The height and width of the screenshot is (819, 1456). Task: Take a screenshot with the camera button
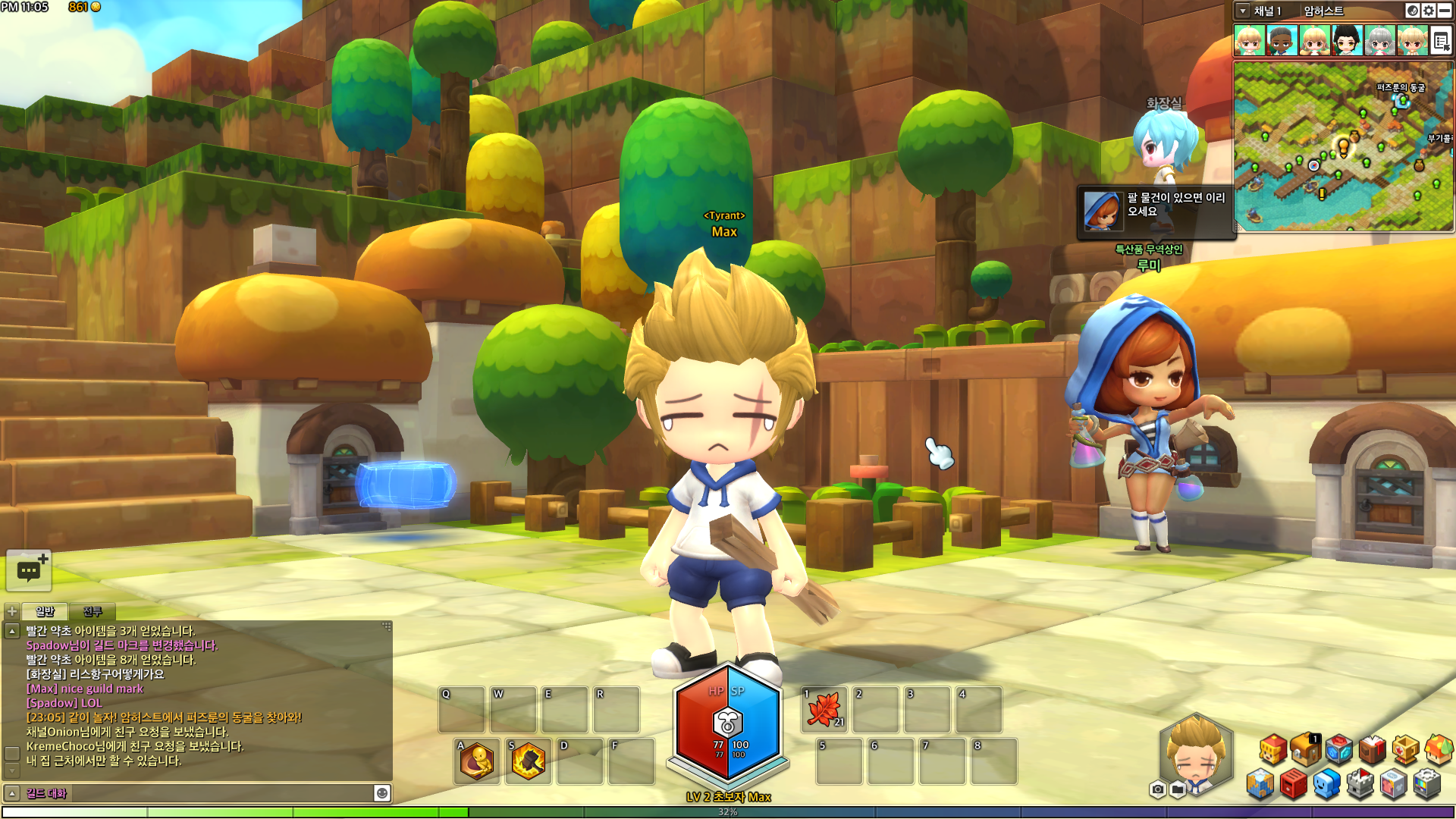(x=1157, y=789)
